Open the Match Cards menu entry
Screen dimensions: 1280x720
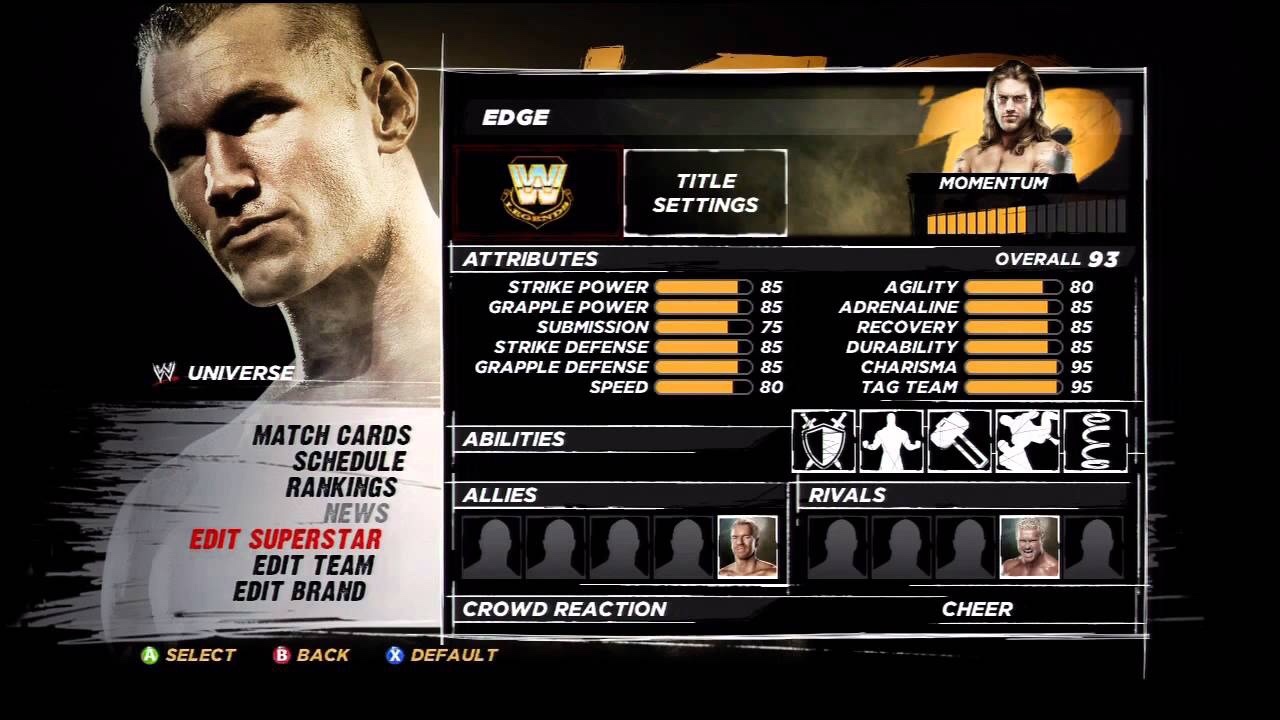[332, 436]
